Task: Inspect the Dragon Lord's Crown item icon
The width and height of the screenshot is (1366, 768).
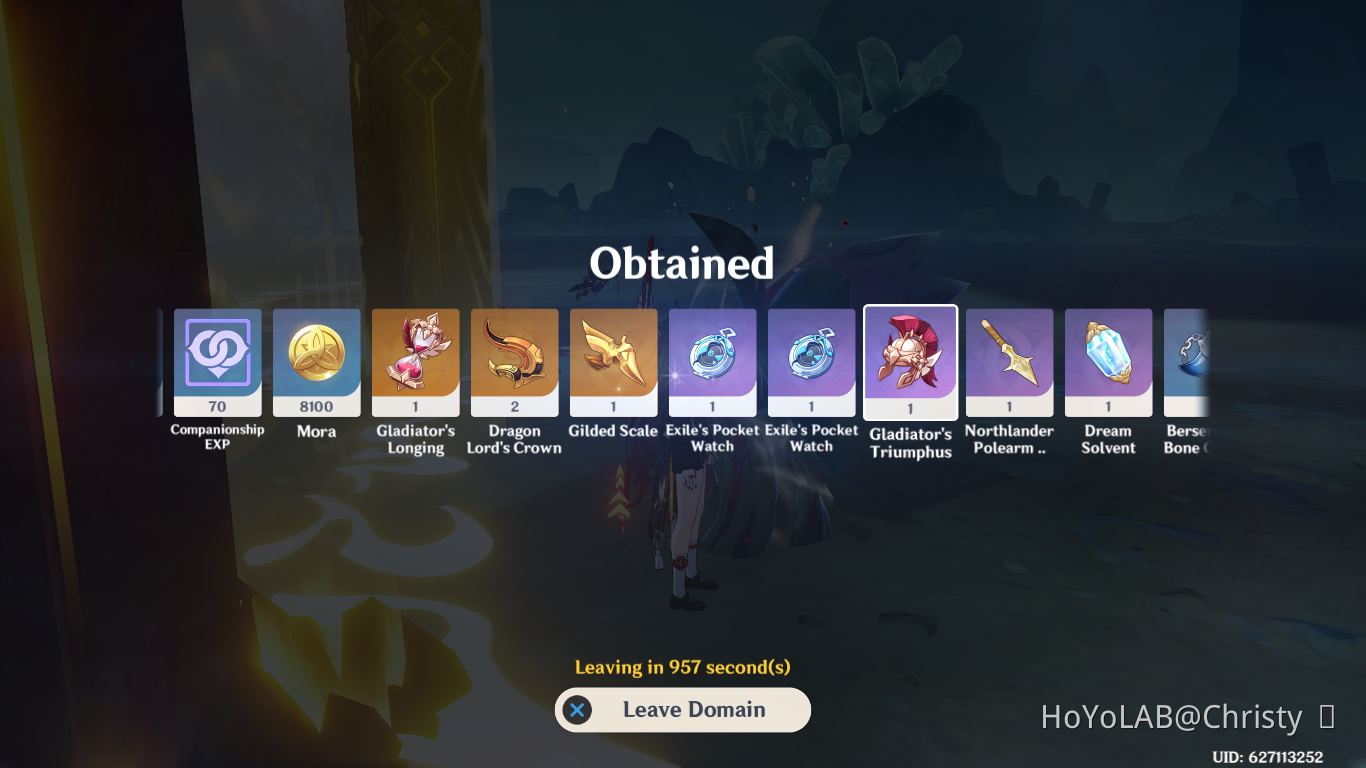Action: click(514, 362)
